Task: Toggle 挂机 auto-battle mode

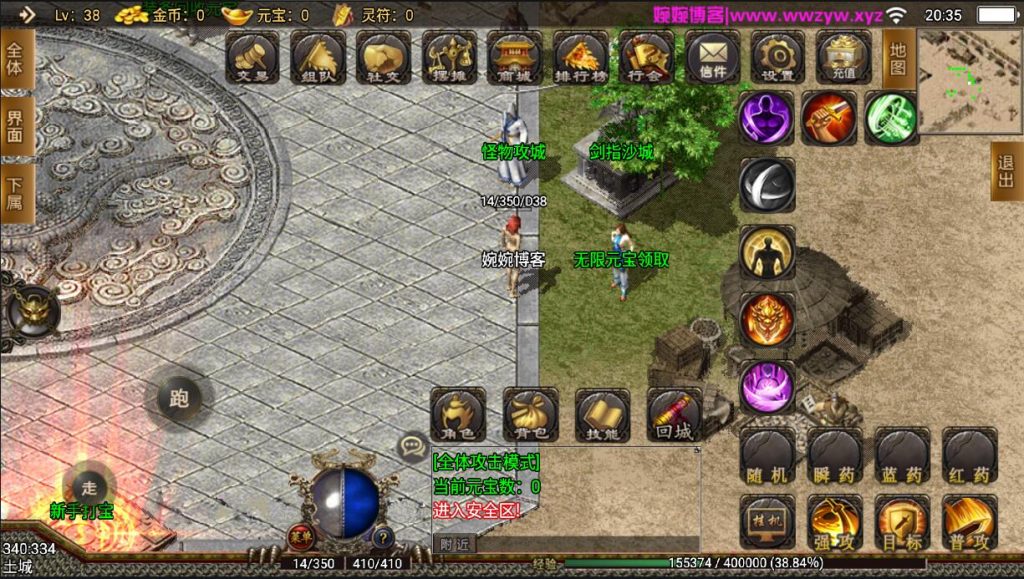Action: point(767,522)
